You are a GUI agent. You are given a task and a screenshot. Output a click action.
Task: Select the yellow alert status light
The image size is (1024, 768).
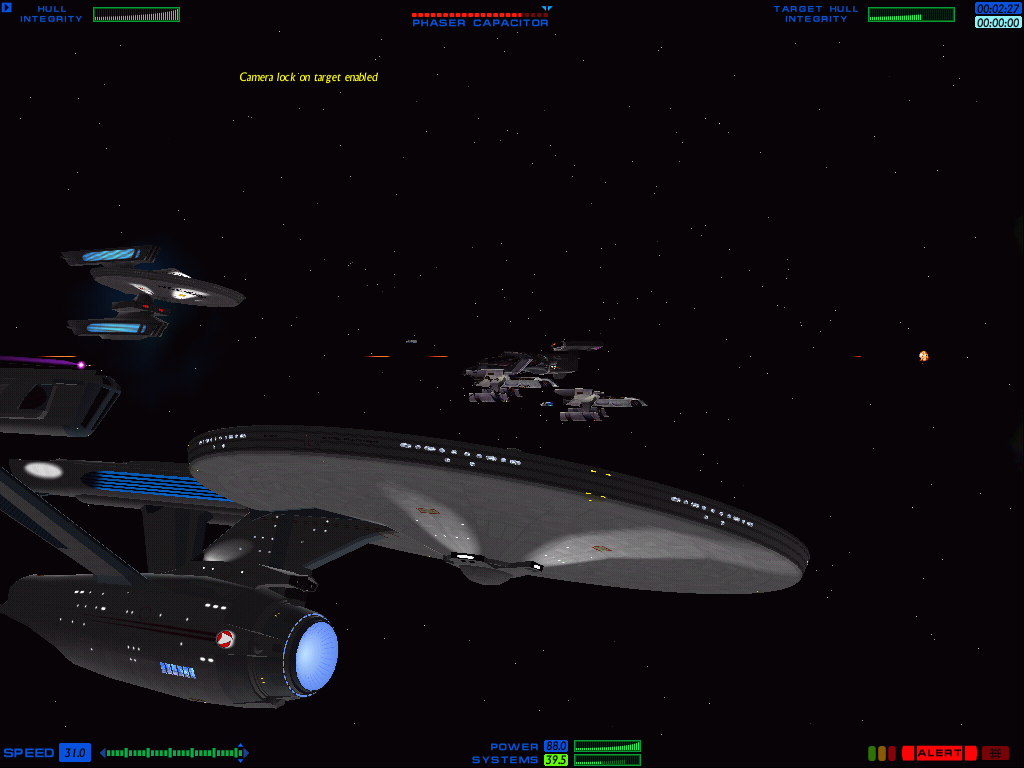tap(882, 753)
